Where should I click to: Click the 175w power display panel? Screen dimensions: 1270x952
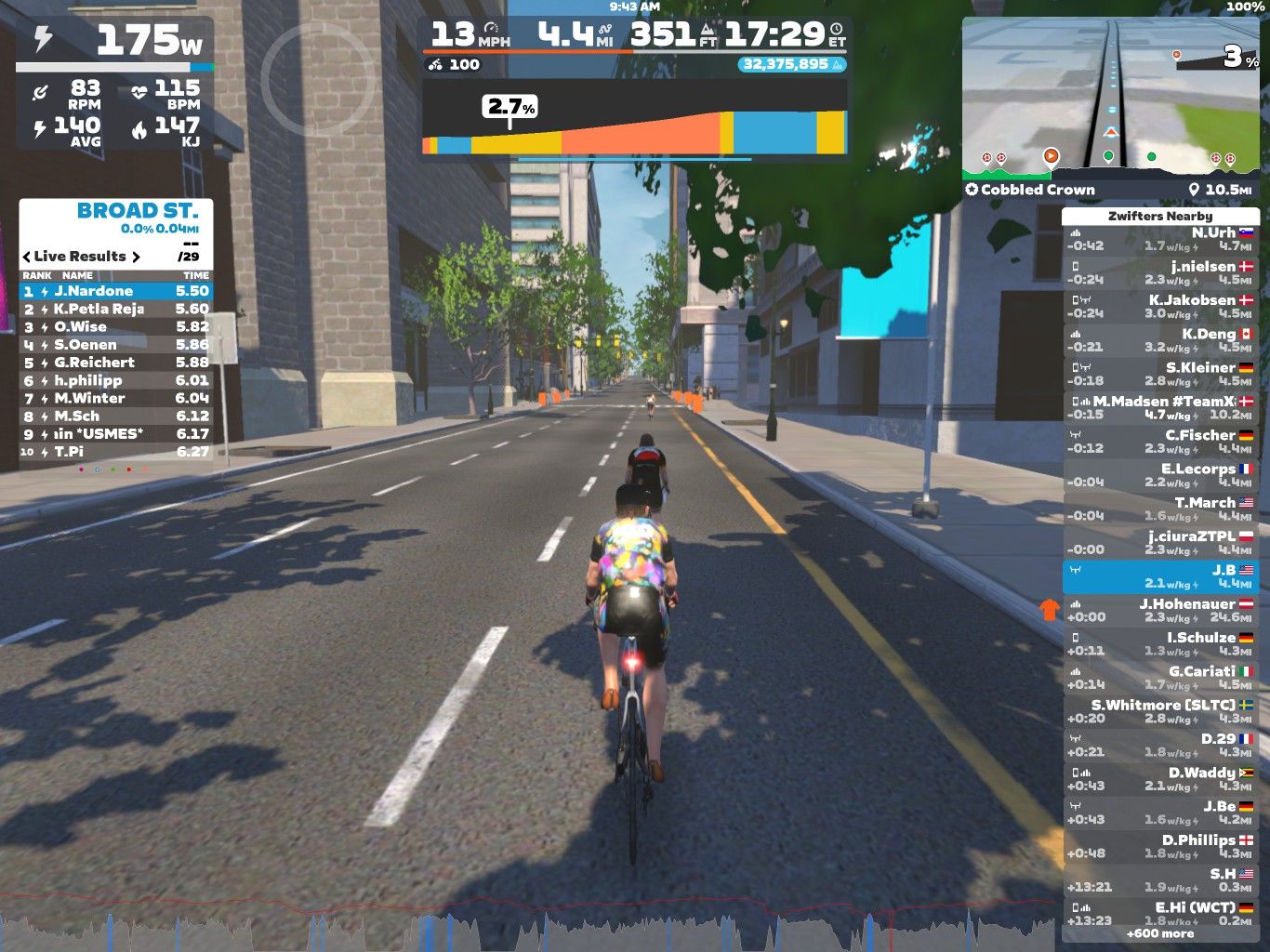115,40
